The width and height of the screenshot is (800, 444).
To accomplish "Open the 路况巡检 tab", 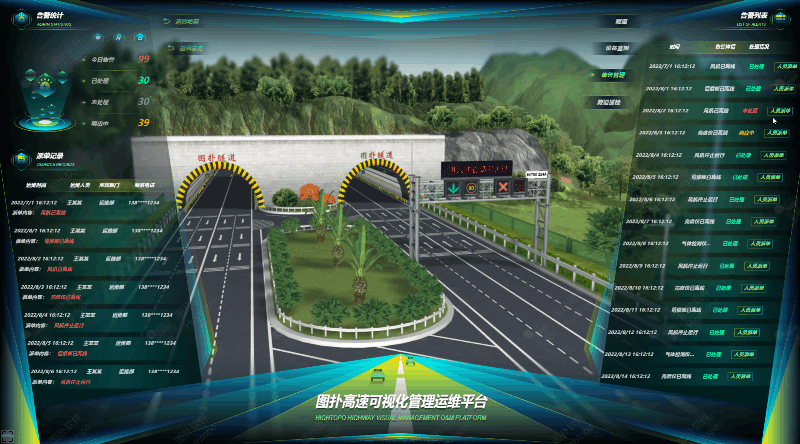I will click(x=609, y=102).
